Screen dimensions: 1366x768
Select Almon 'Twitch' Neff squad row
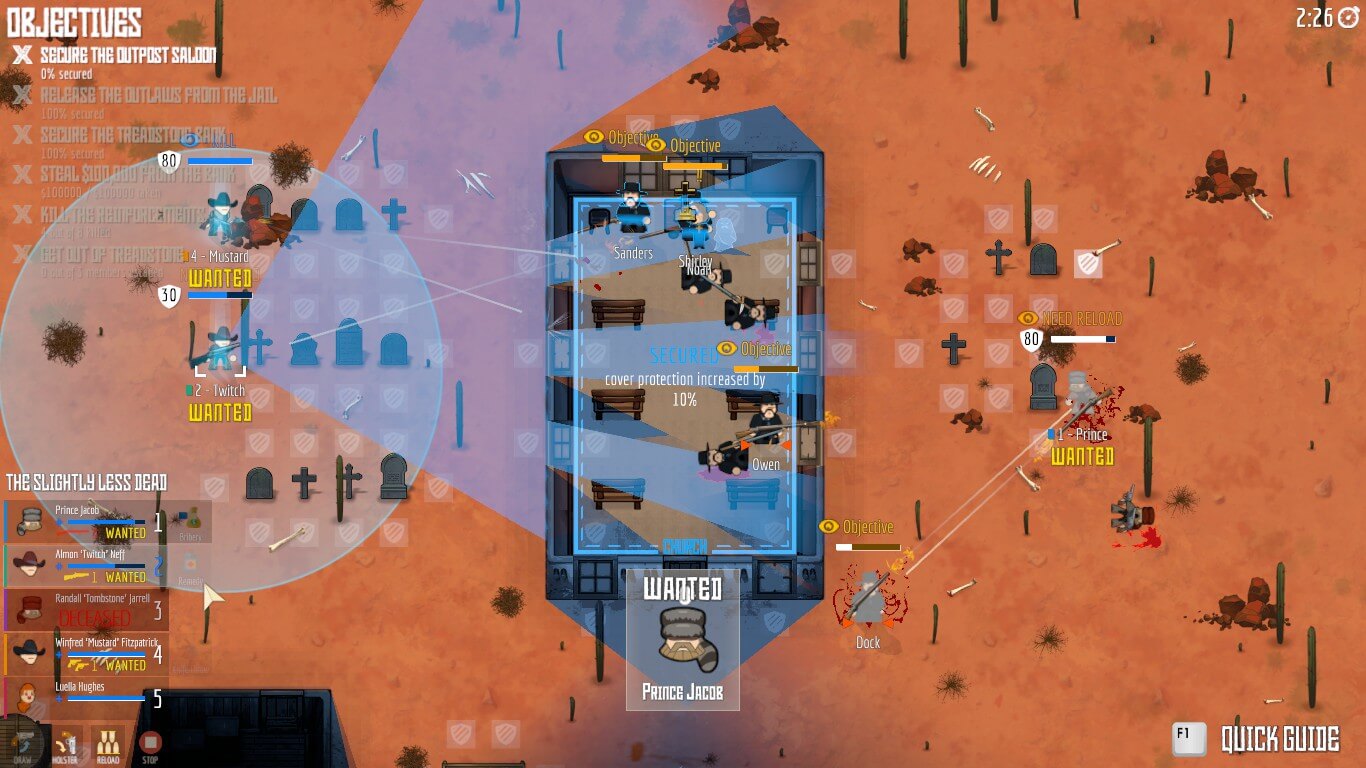coord(85,565)
